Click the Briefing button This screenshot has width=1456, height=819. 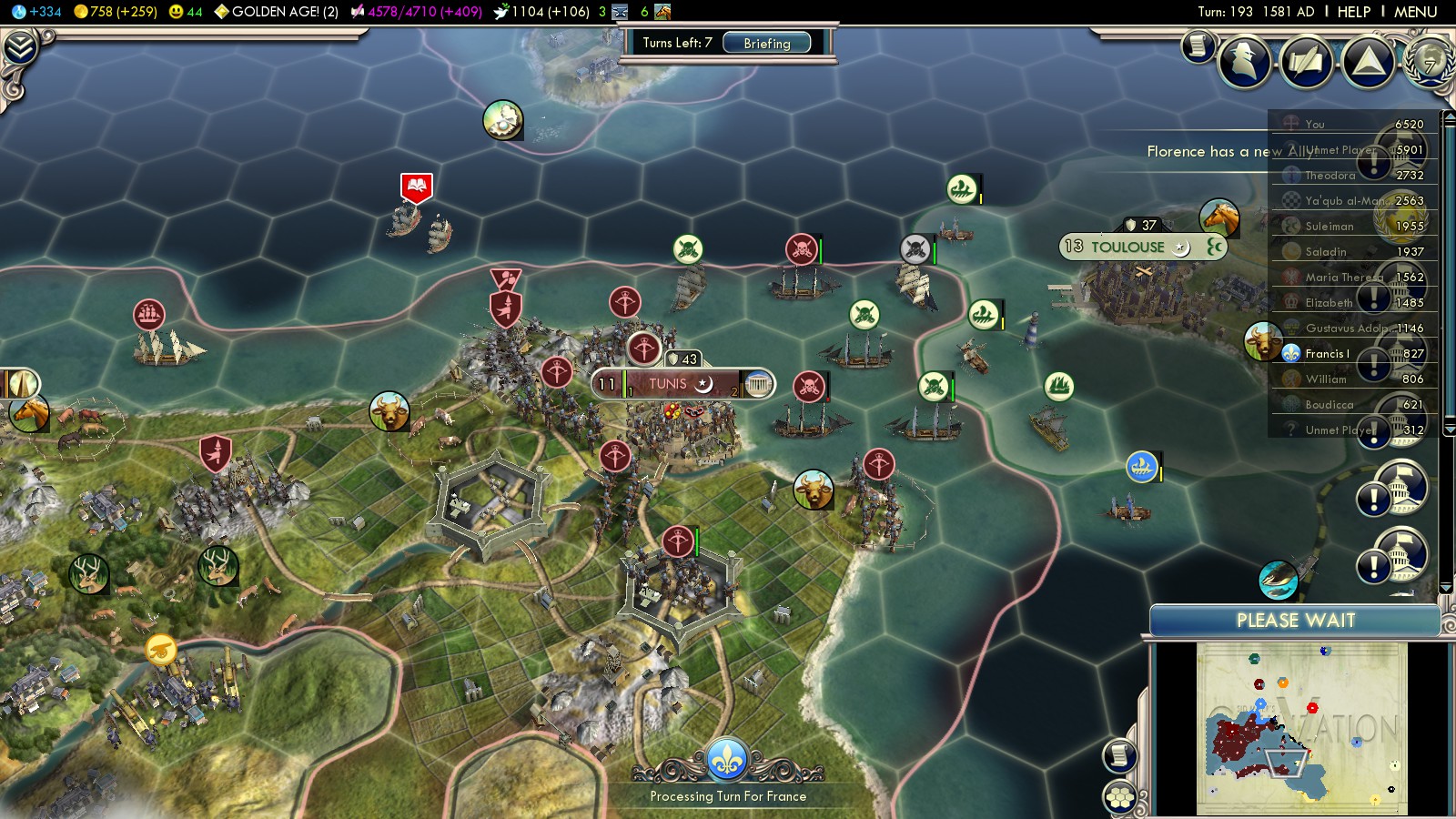(766, 43)
